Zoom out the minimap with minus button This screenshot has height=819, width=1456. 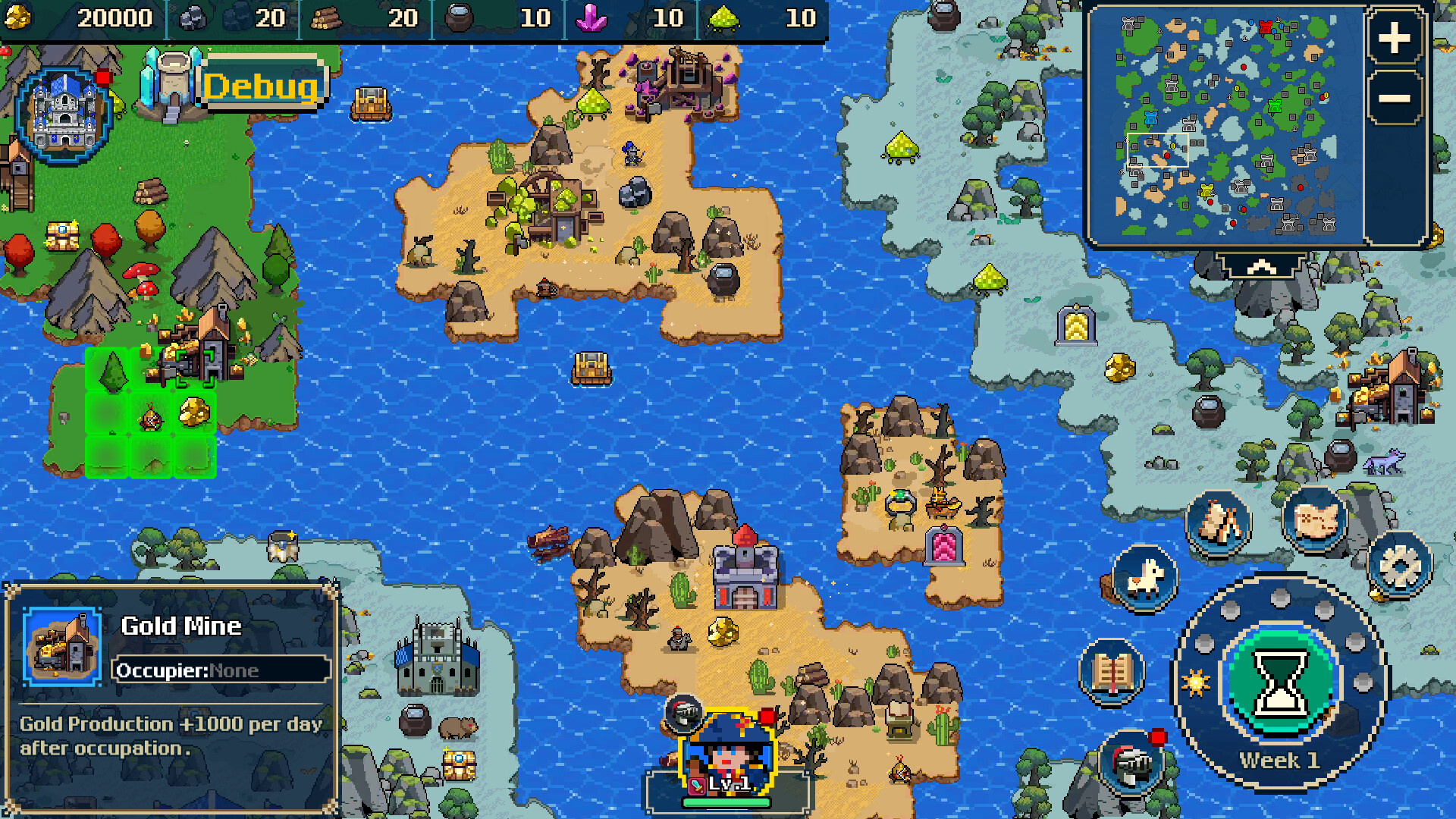1394,97
